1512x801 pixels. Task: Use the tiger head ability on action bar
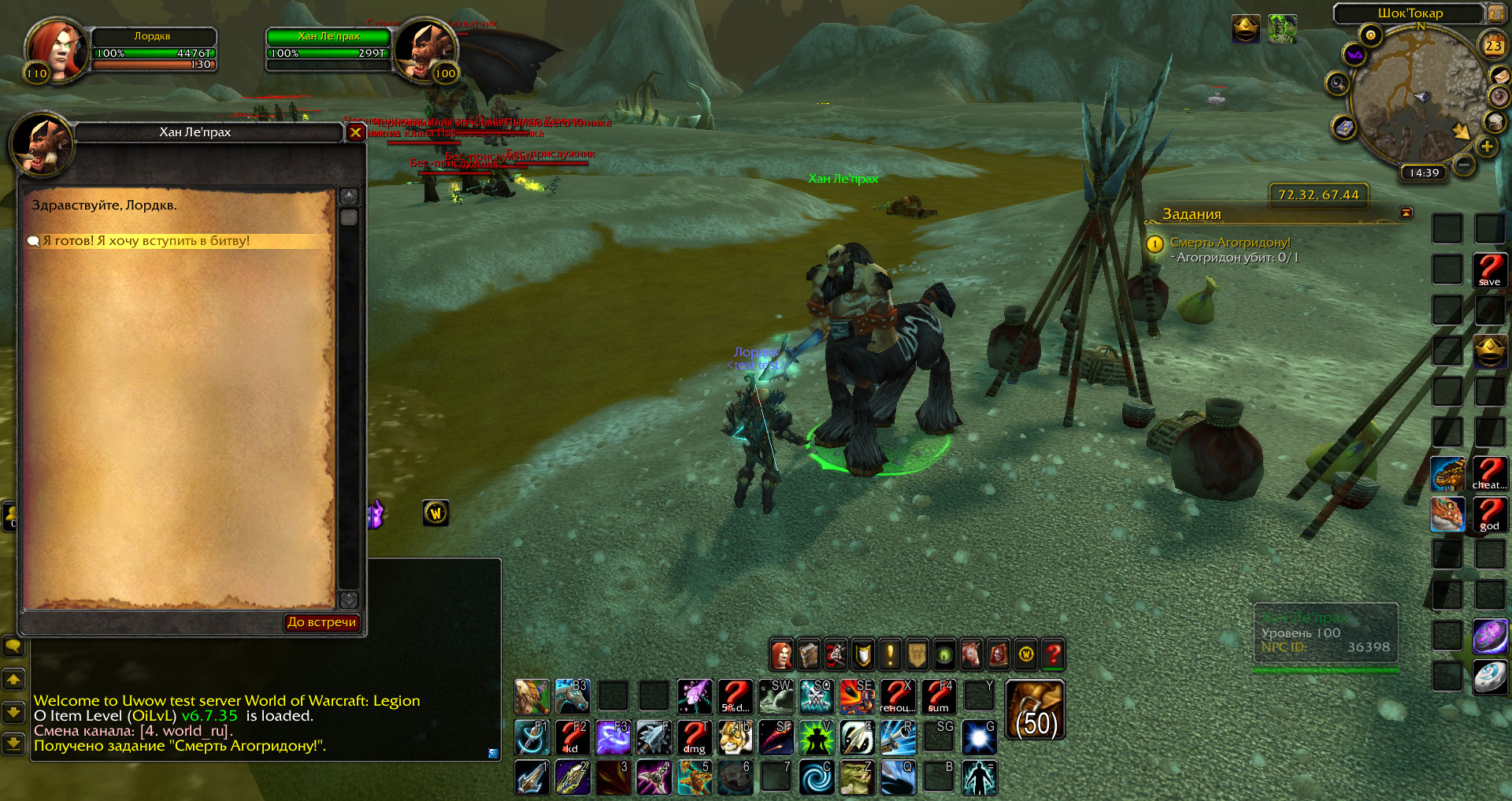point(736,738)
